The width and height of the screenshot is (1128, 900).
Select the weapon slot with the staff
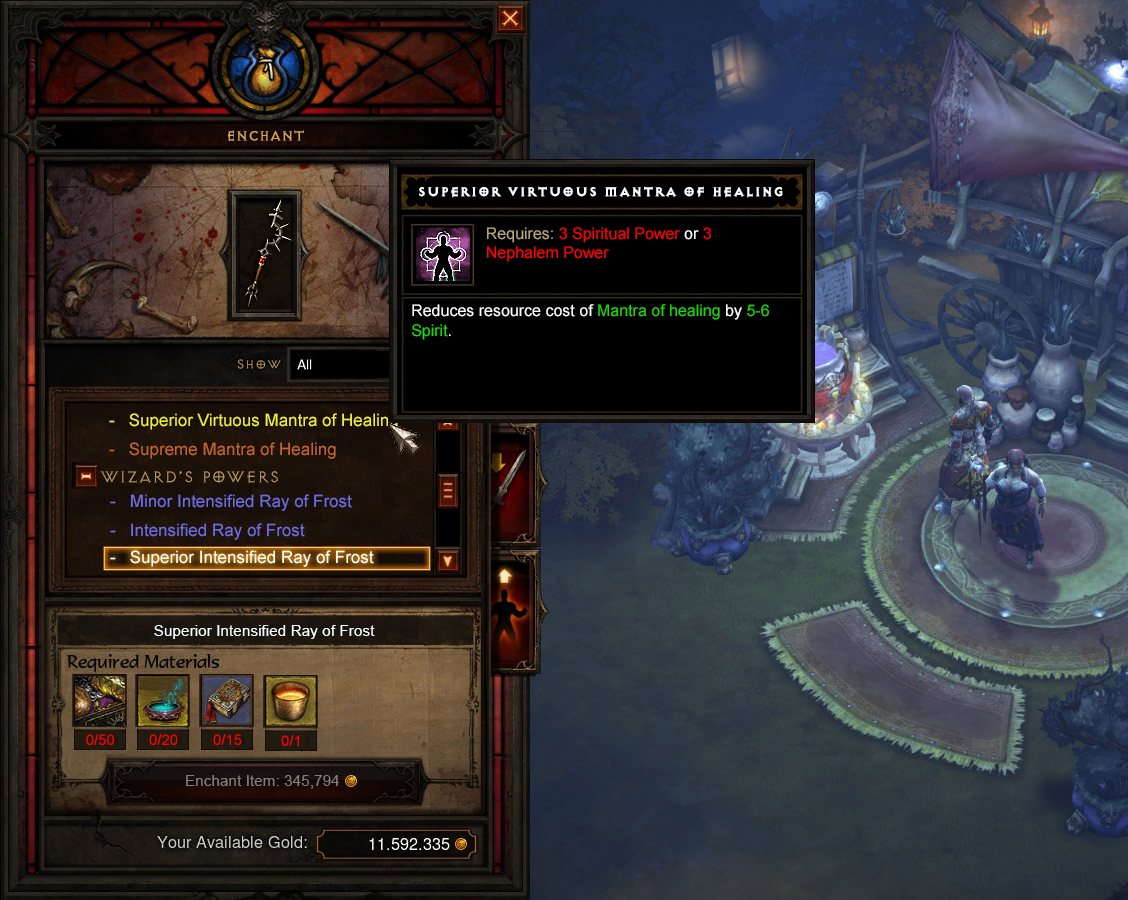click(x=262, y=255)
